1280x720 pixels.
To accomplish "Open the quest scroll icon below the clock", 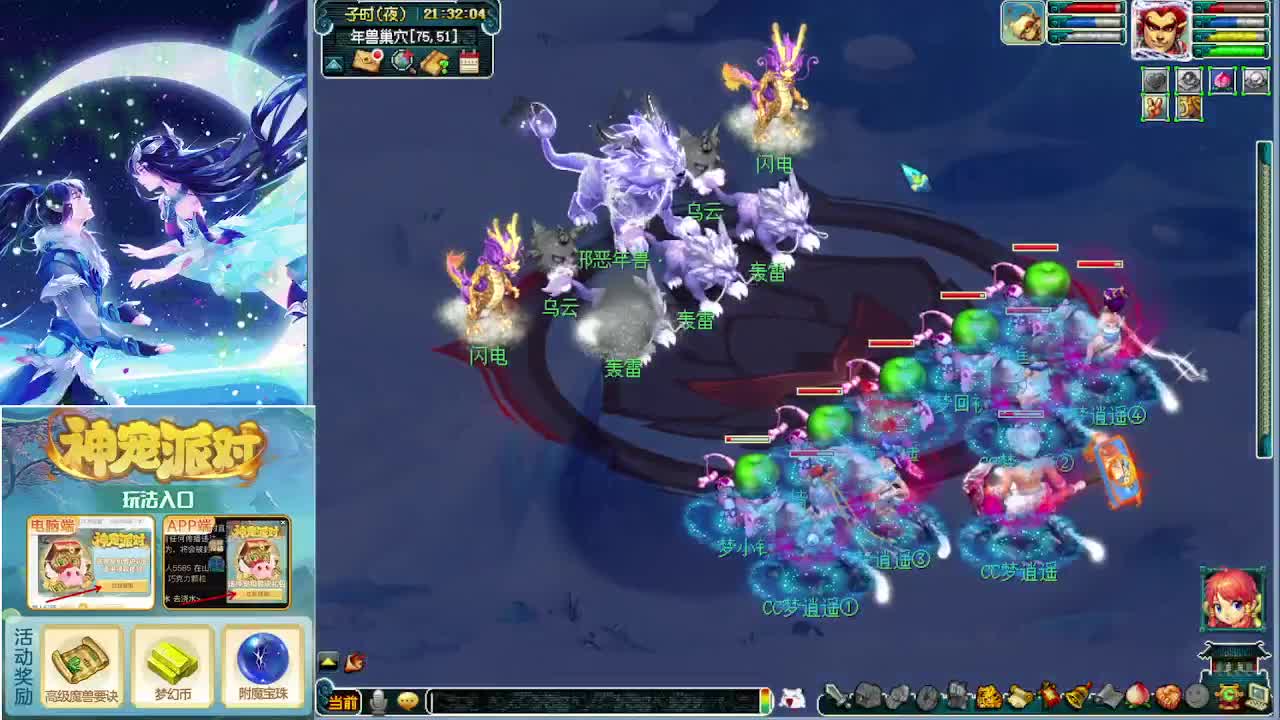I will coord(436,61).
